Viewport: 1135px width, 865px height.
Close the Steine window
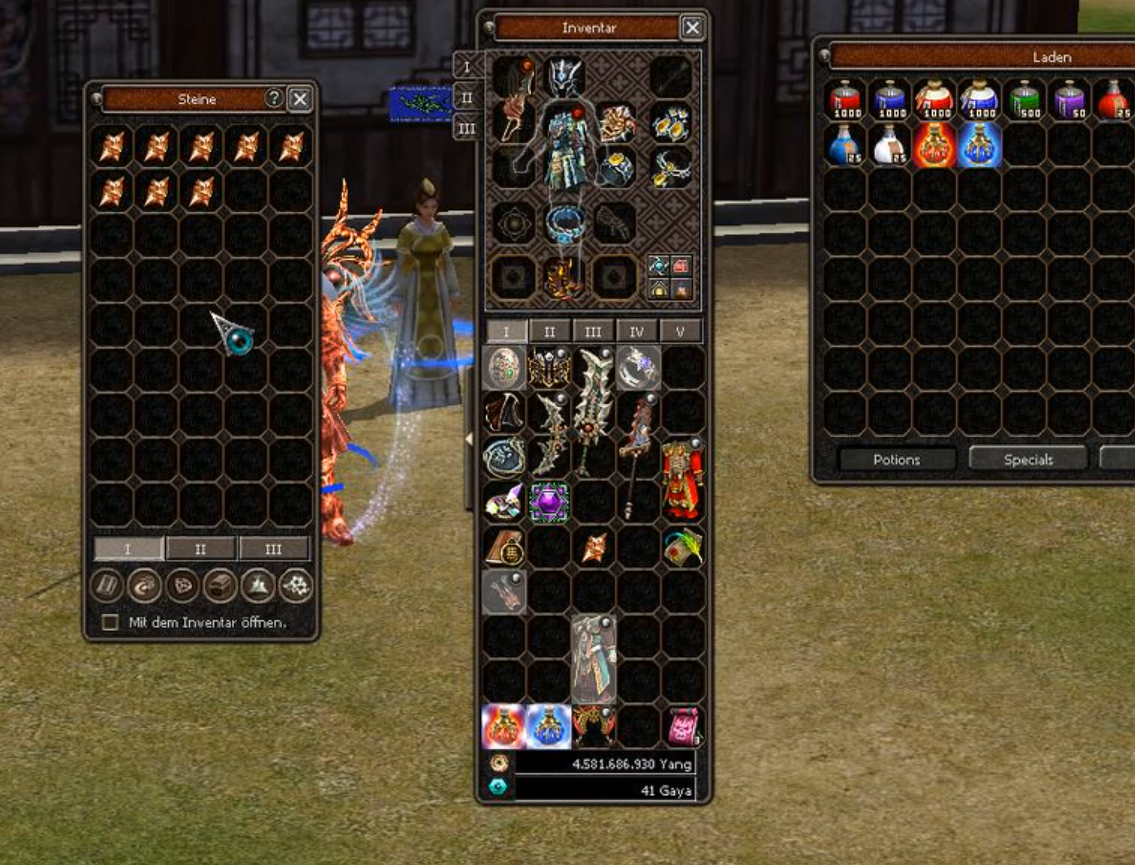pos(299,98)
